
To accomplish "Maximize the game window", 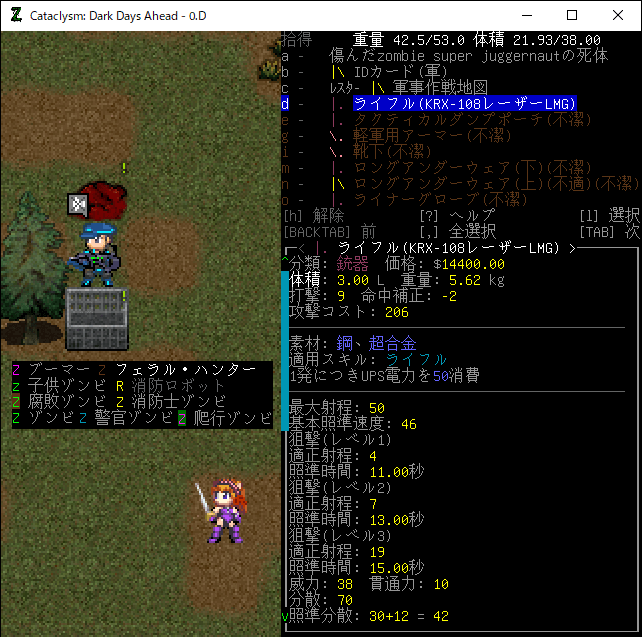I will [x=572, y=15].
